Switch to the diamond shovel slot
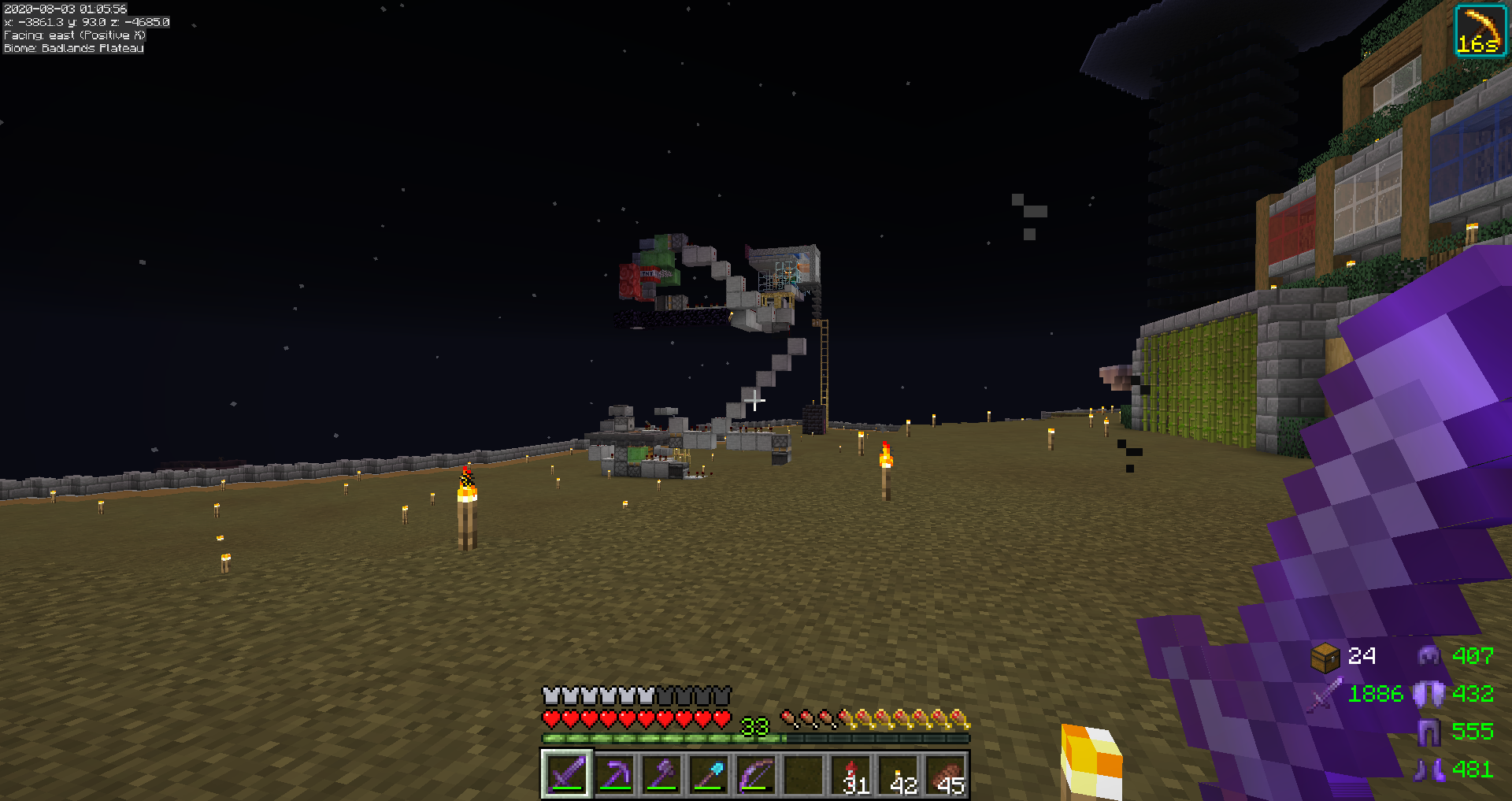The width and height of the screenshot is (1512, 801). (x=709, y=774)
